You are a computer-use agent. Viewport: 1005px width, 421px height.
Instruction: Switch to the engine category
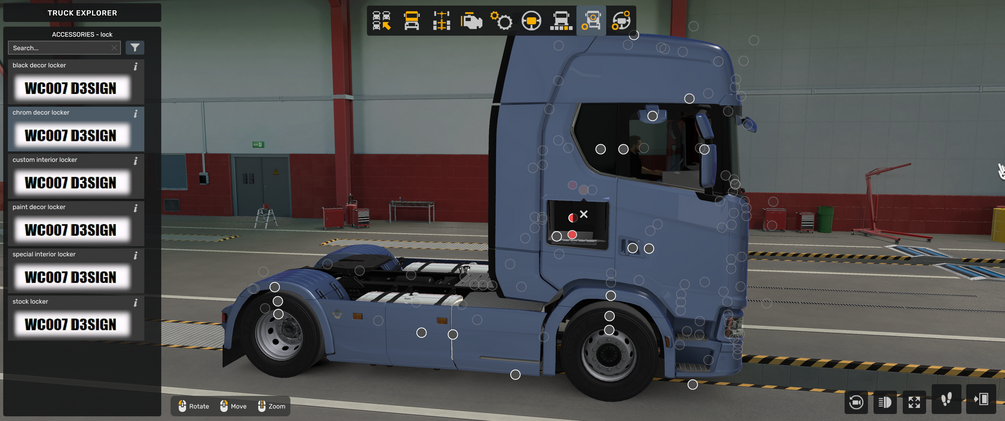pos(471,20)
